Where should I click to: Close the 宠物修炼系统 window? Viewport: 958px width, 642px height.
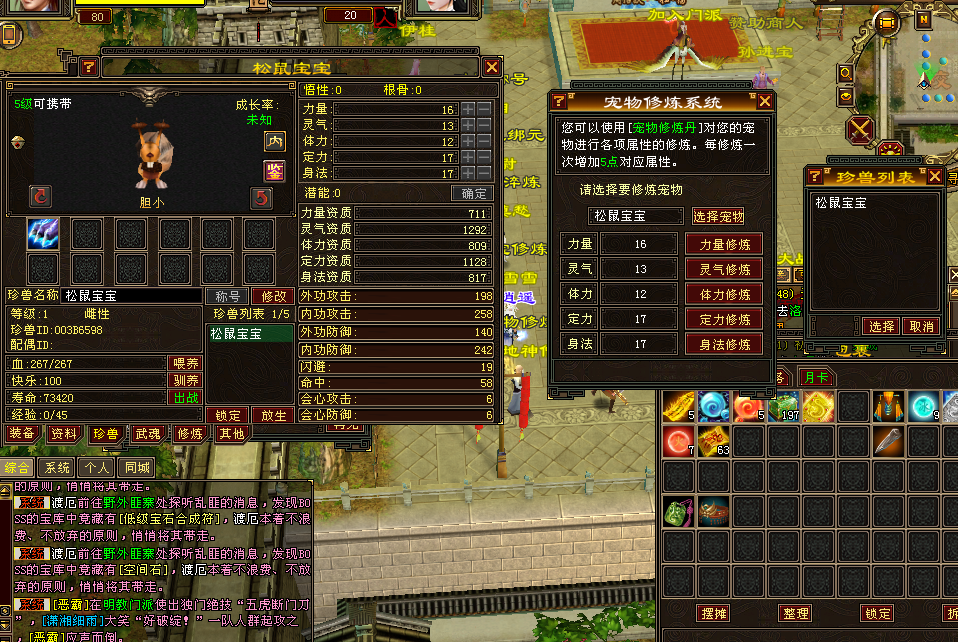[x=765, y=100]
